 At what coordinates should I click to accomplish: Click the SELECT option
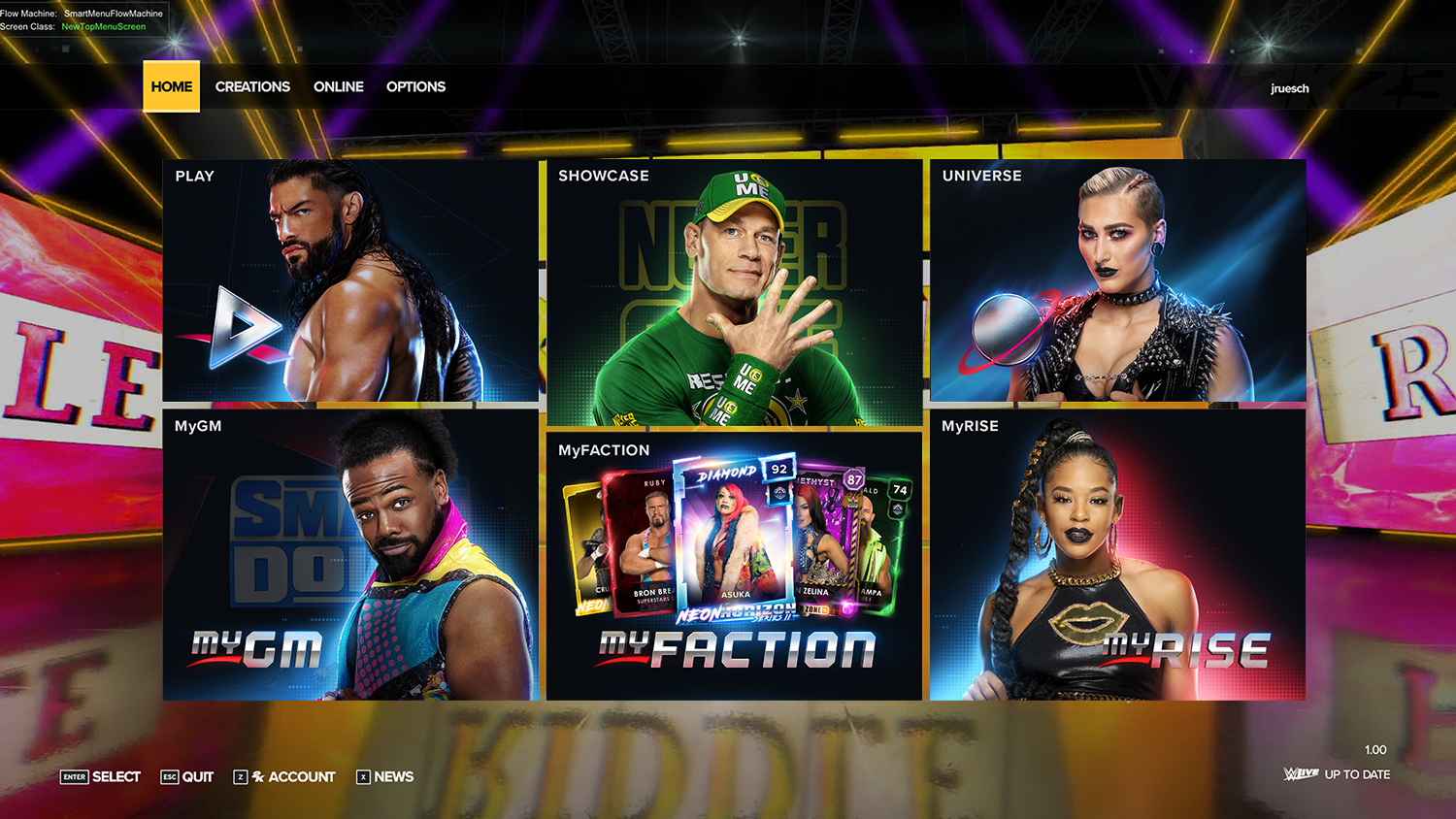tap(101, 777)
